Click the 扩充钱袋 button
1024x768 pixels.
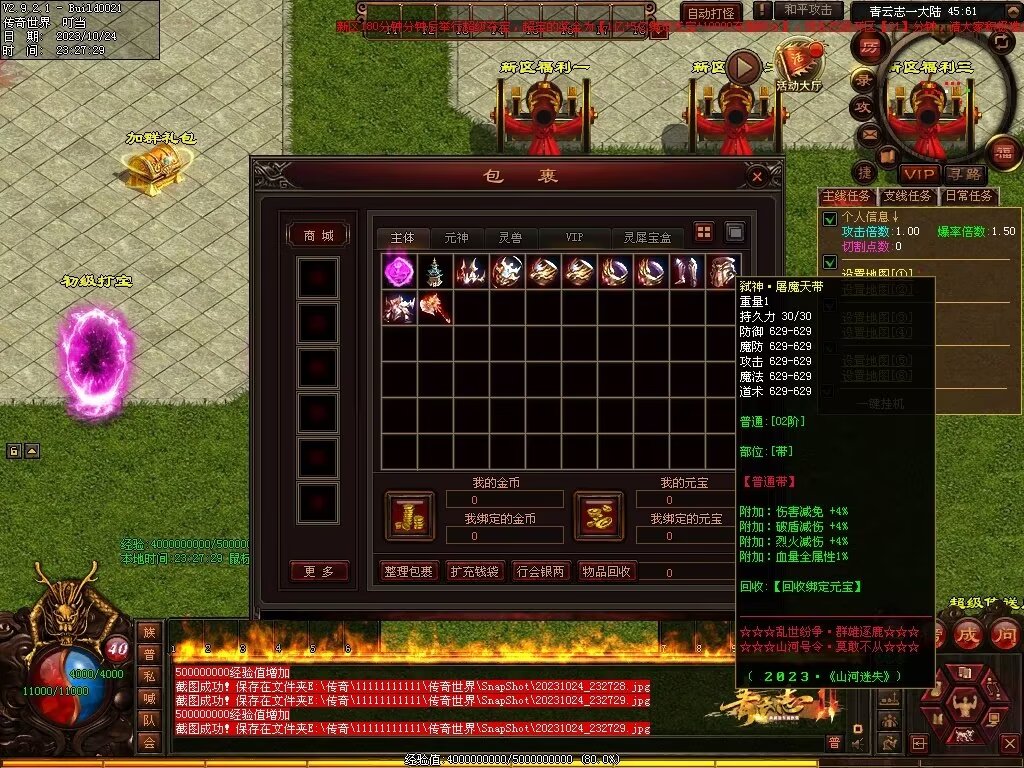click(474, 571)
